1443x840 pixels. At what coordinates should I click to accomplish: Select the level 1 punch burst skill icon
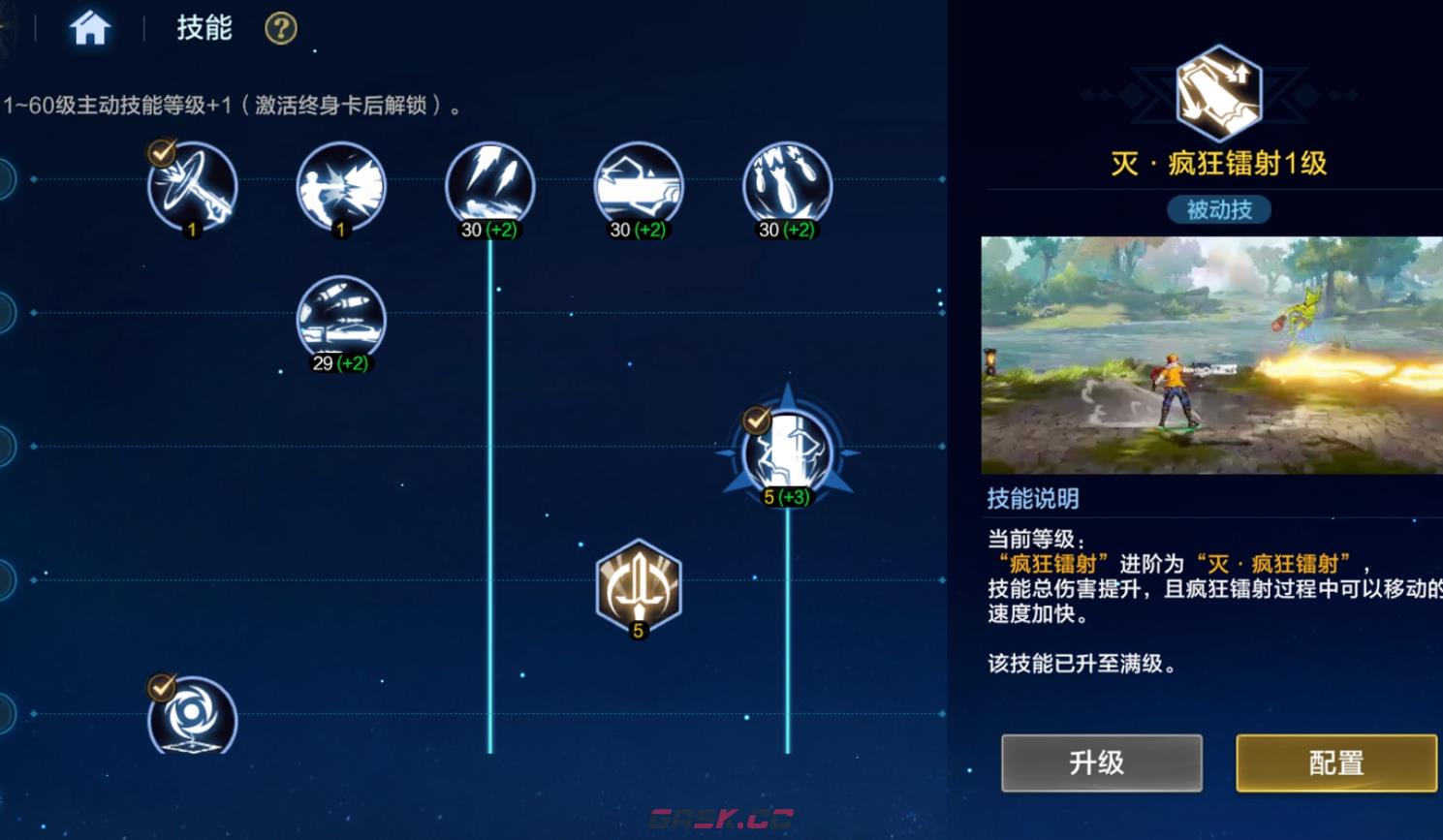(340, 187)
